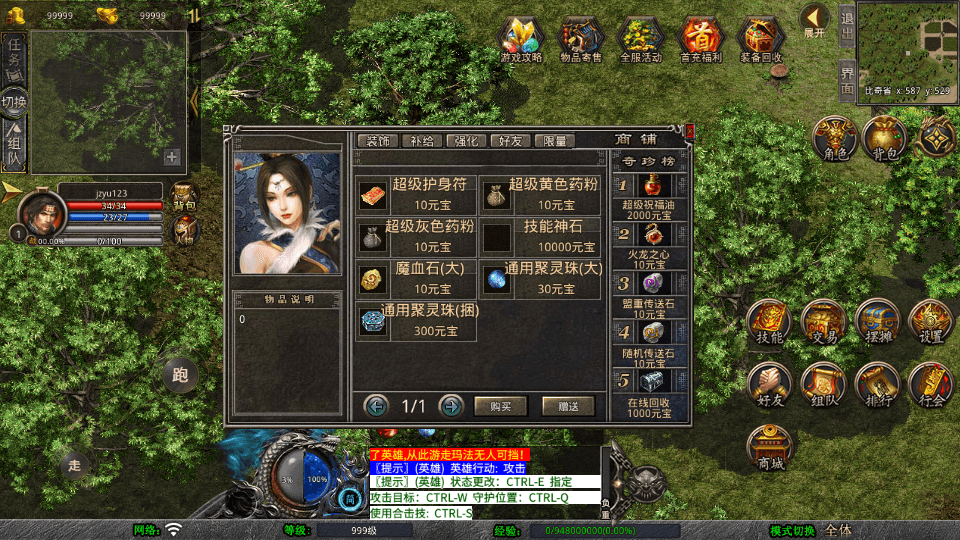Screen dimensions: 960x540
Task: Open the 补给 shop tab
Action: click(421, 141)
